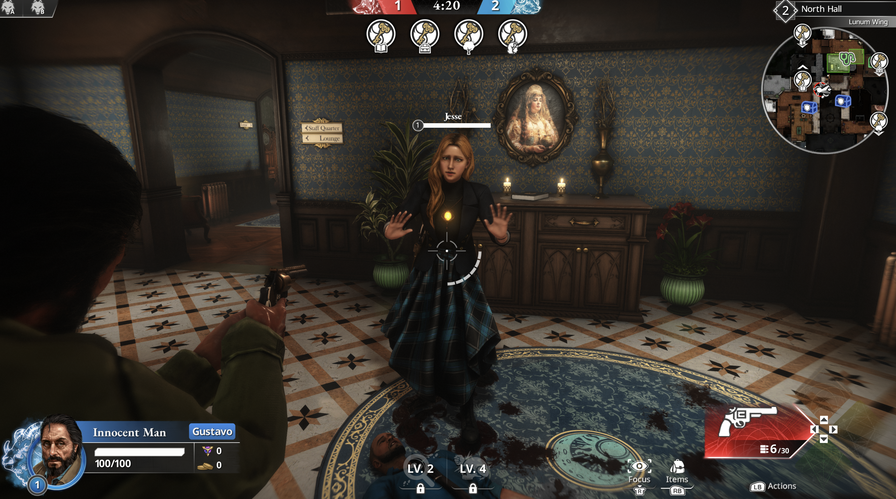
Task: Activate the Focus eye icon
Action: tap(639, 466)
